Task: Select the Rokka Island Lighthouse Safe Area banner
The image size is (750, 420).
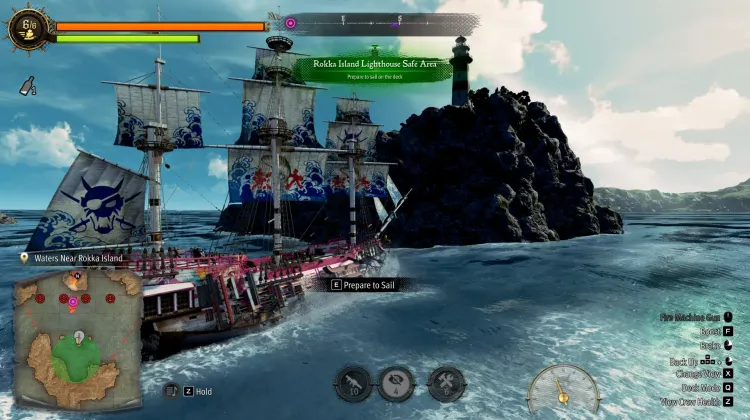Action: [x=372, y=68]
